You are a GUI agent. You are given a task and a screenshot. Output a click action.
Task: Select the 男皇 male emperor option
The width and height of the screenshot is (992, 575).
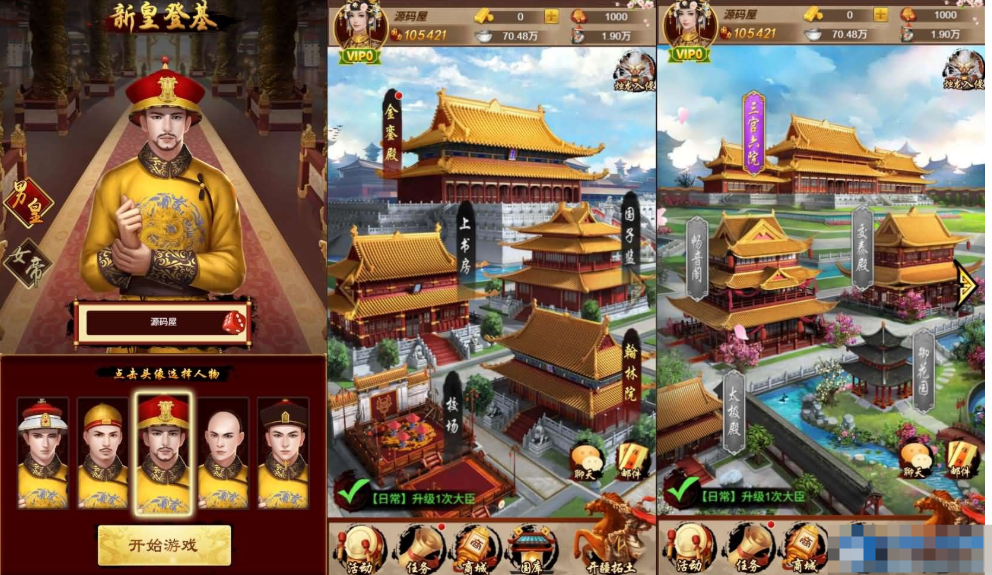tap(27, 203)
